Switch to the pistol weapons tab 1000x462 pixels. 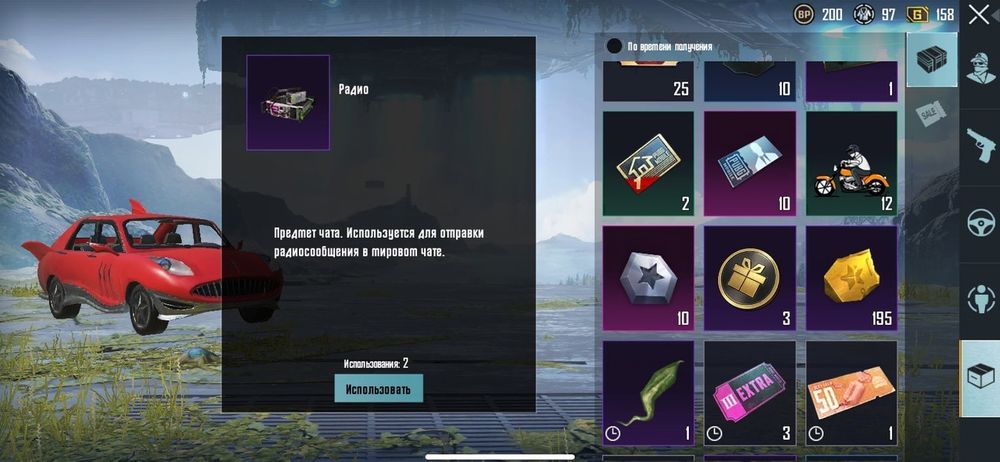click(x=980, y=145)
